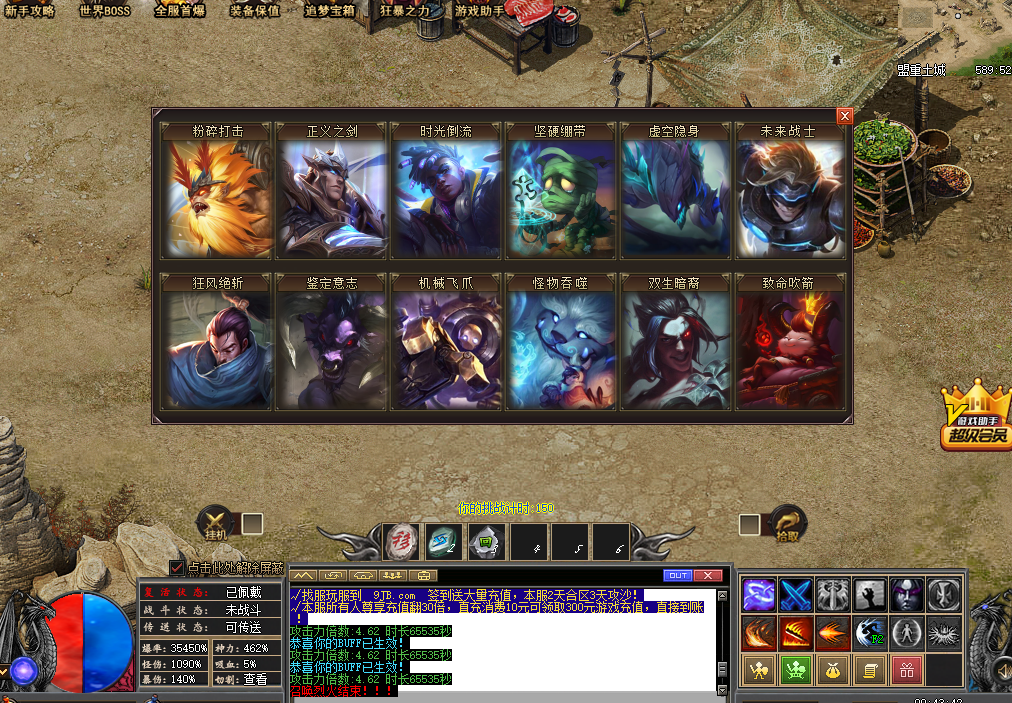Click the 挂机 auto-battle button
1012x703 pixels.
(x=216, y=524)
